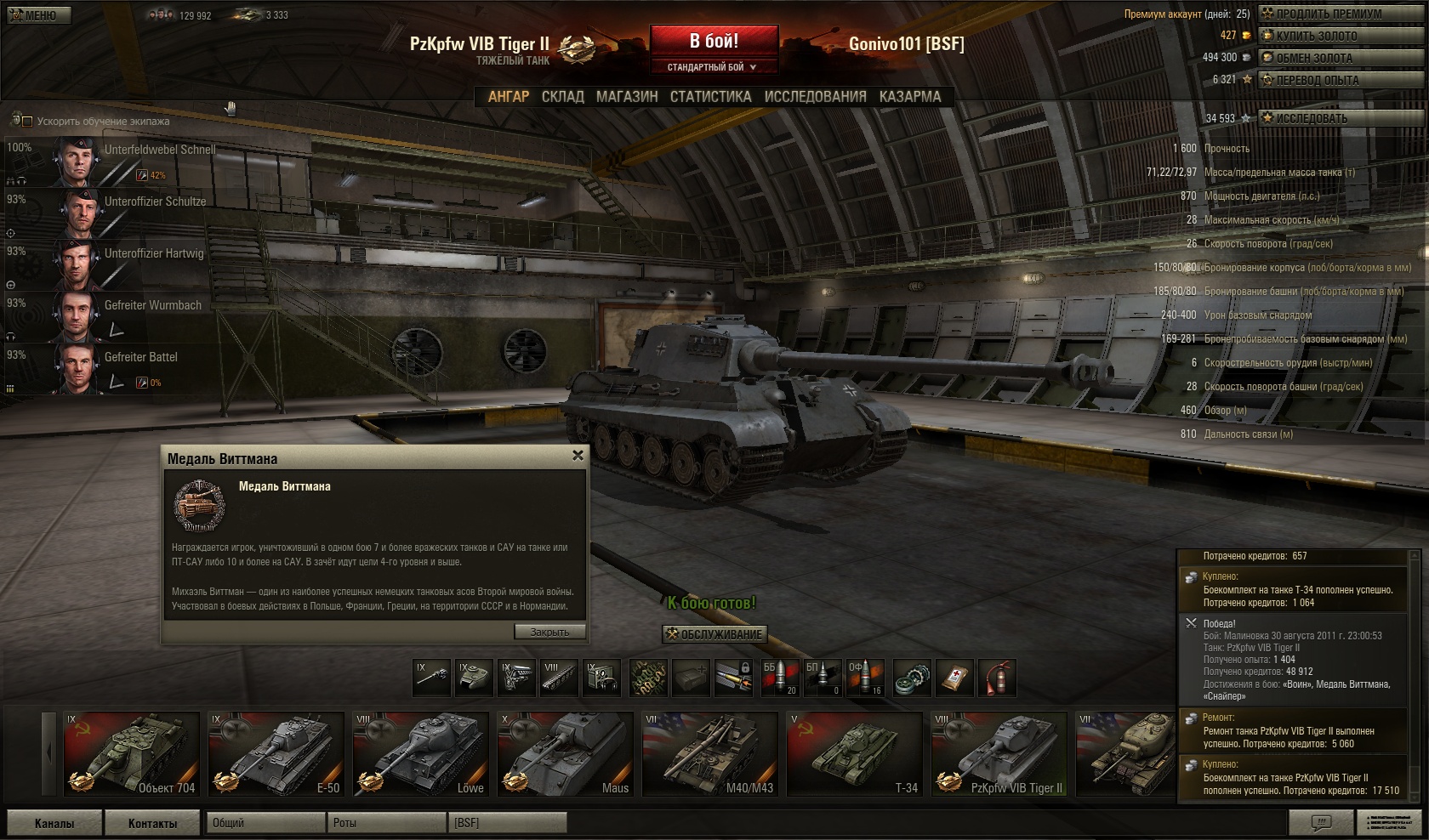
Task: Click the Продлить премиум button
Action: [x=1328, y=14]
